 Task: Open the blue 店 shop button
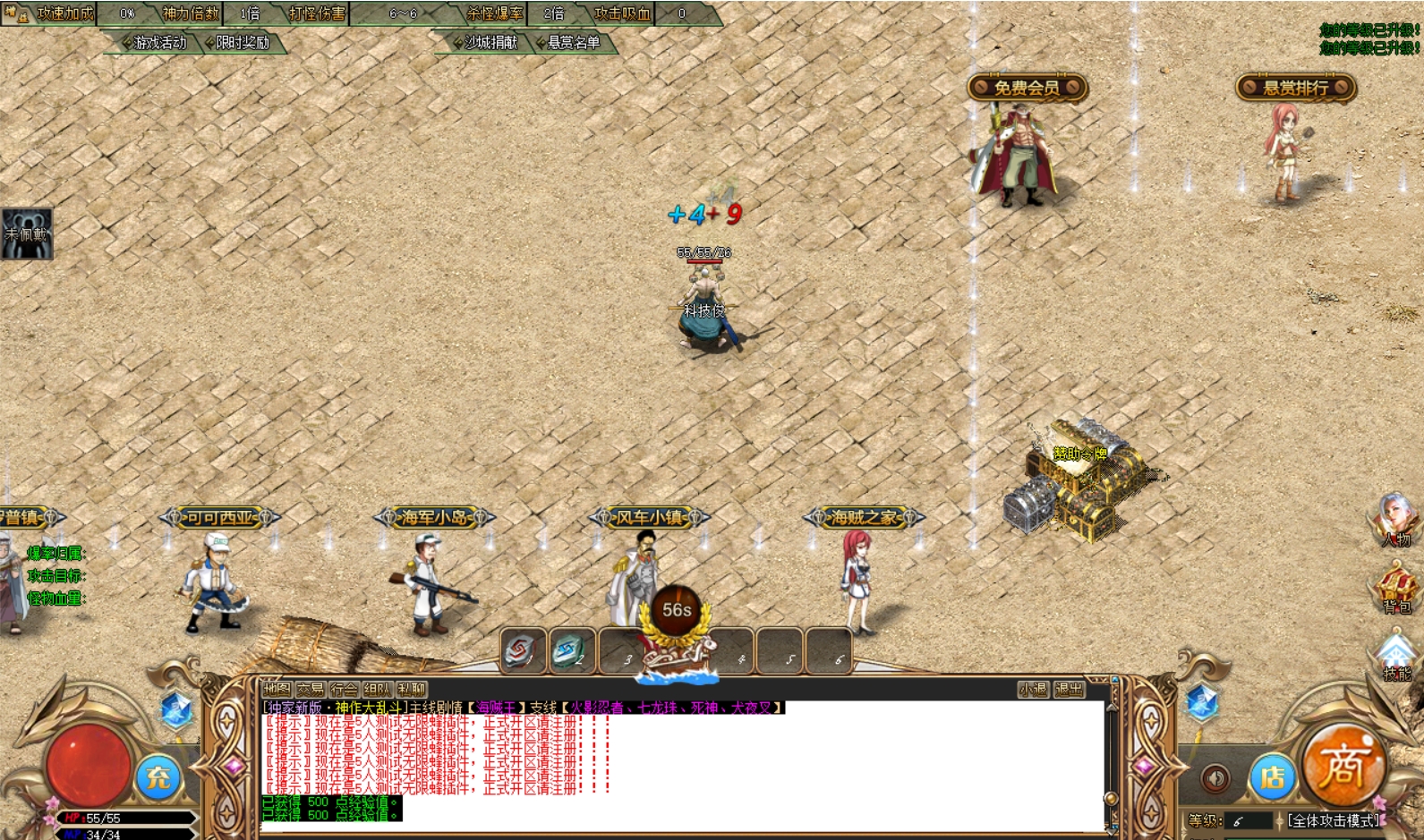pos(1272,777)
